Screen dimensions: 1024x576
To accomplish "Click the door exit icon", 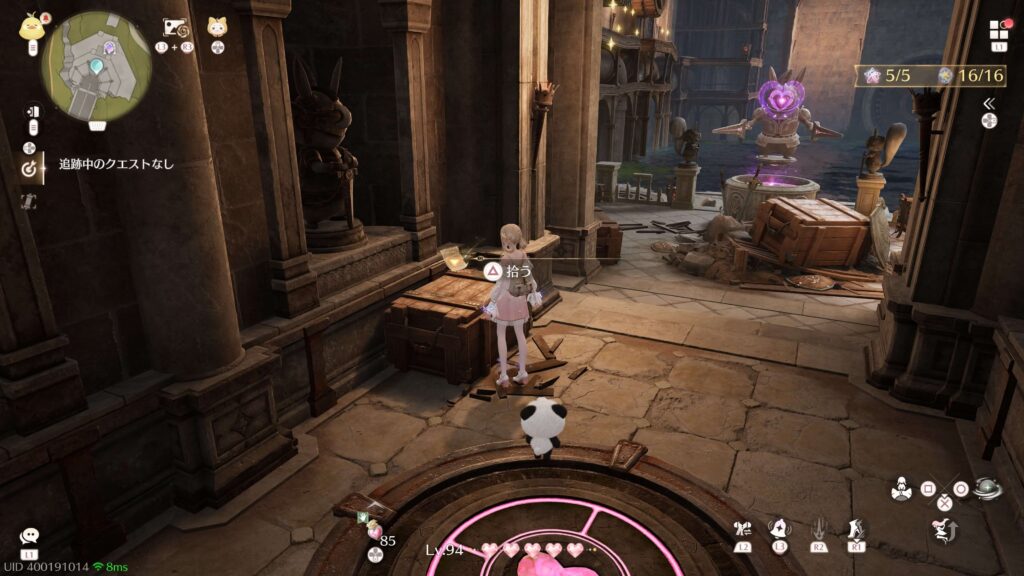I will point(32,112).
